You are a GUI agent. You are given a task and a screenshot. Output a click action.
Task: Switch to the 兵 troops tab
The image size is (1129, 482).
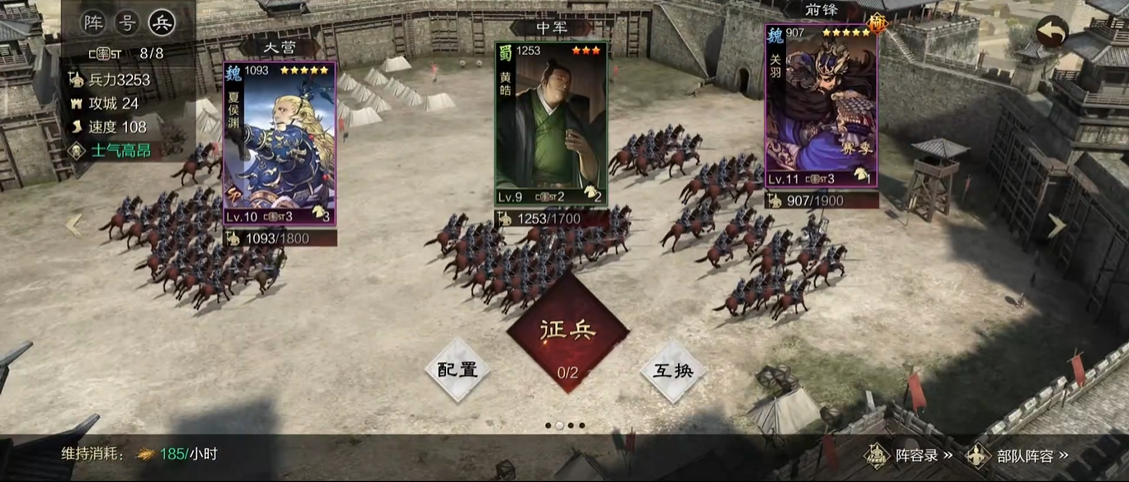coord(160,23)
